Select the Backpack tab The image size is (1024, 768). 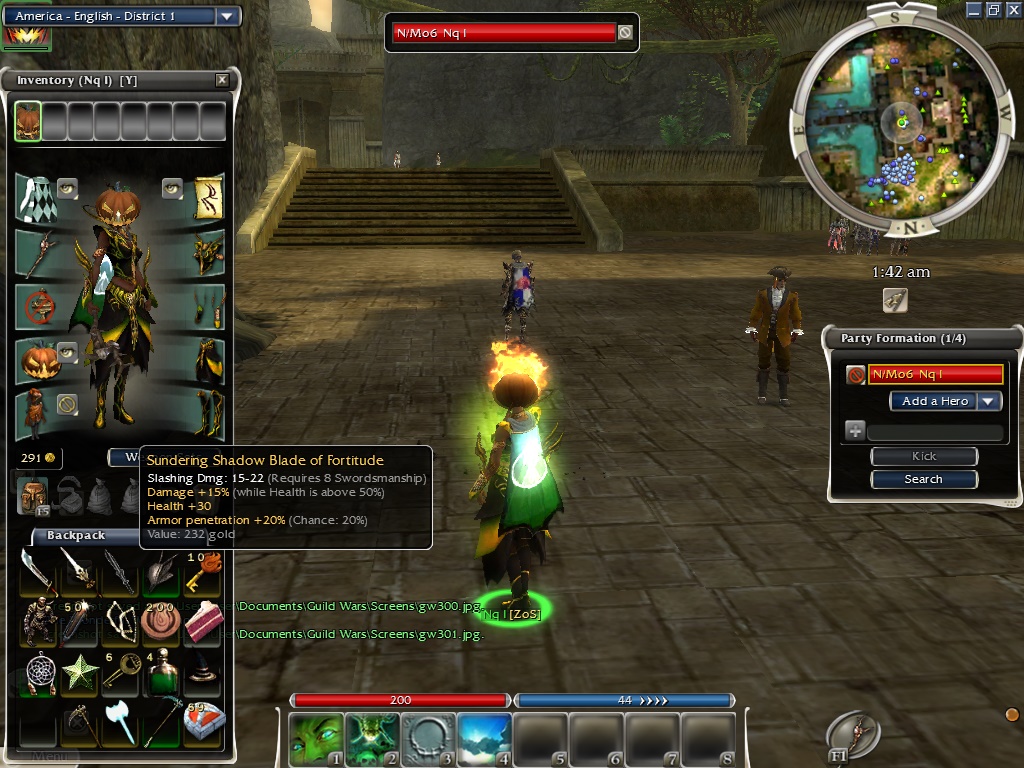(x=76, y=536)
